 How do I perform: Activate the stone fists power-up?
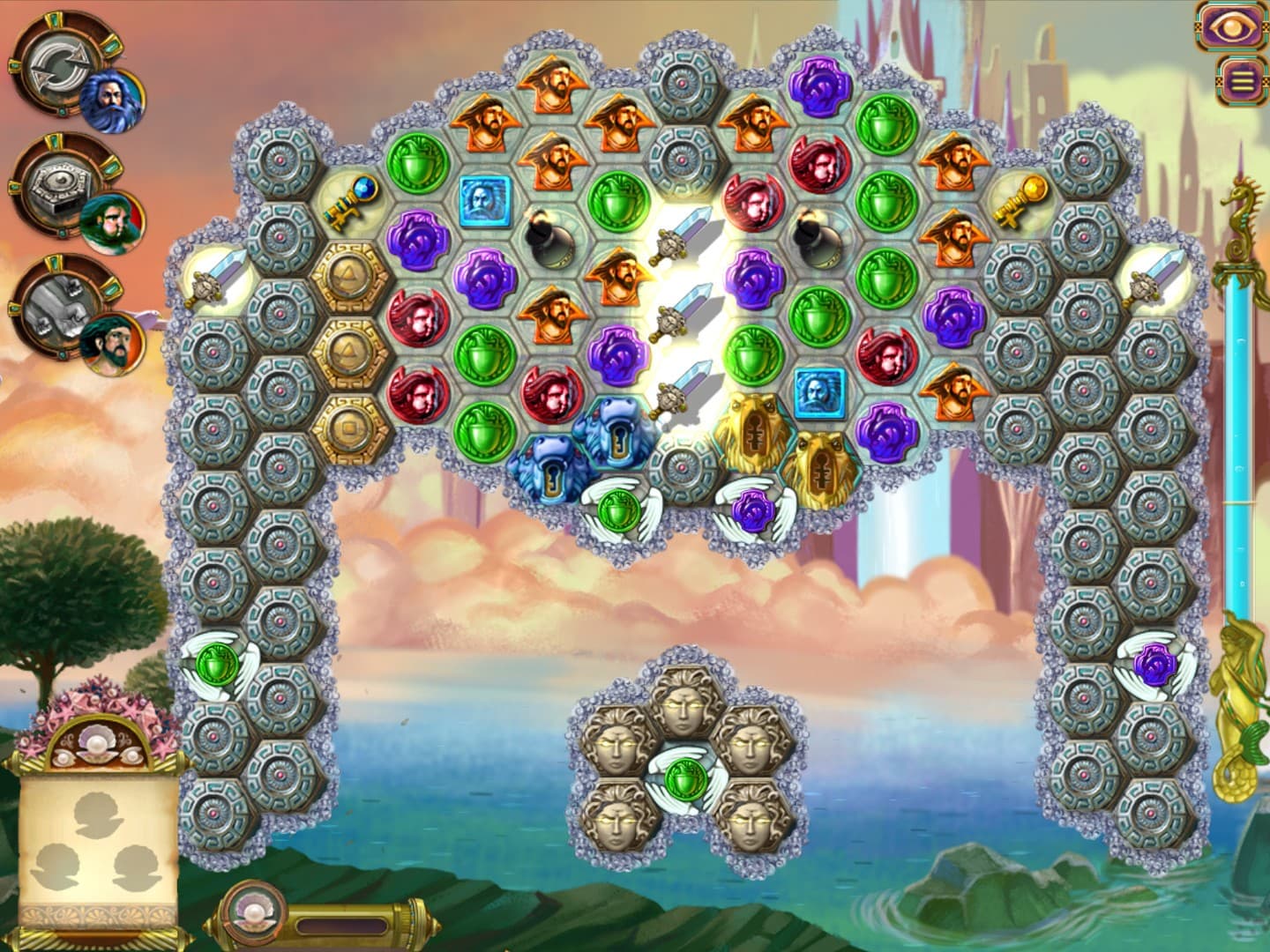(56, 309)
